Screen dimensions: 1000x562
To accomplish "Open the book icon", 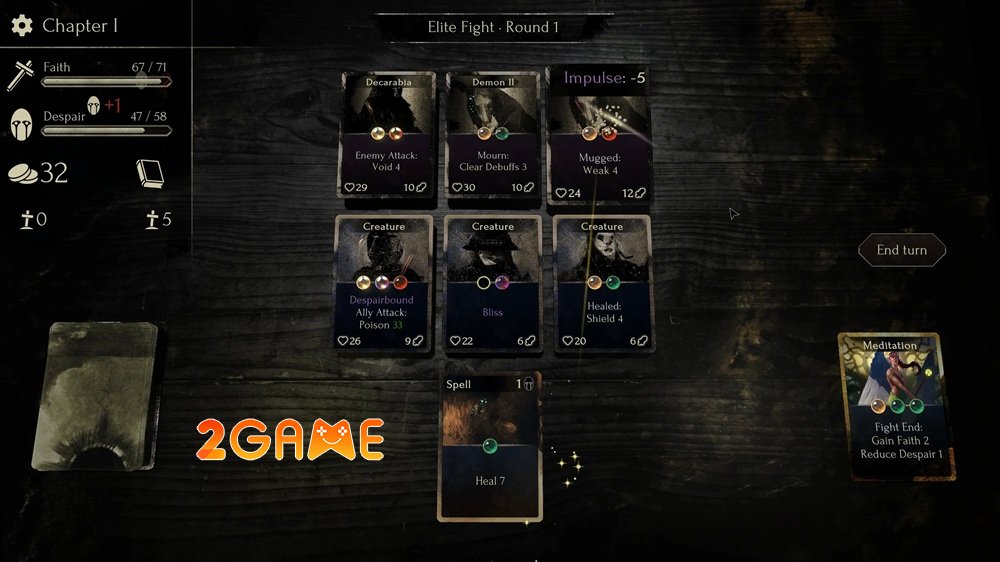I will pyautogui.click(x=149, y=173).
